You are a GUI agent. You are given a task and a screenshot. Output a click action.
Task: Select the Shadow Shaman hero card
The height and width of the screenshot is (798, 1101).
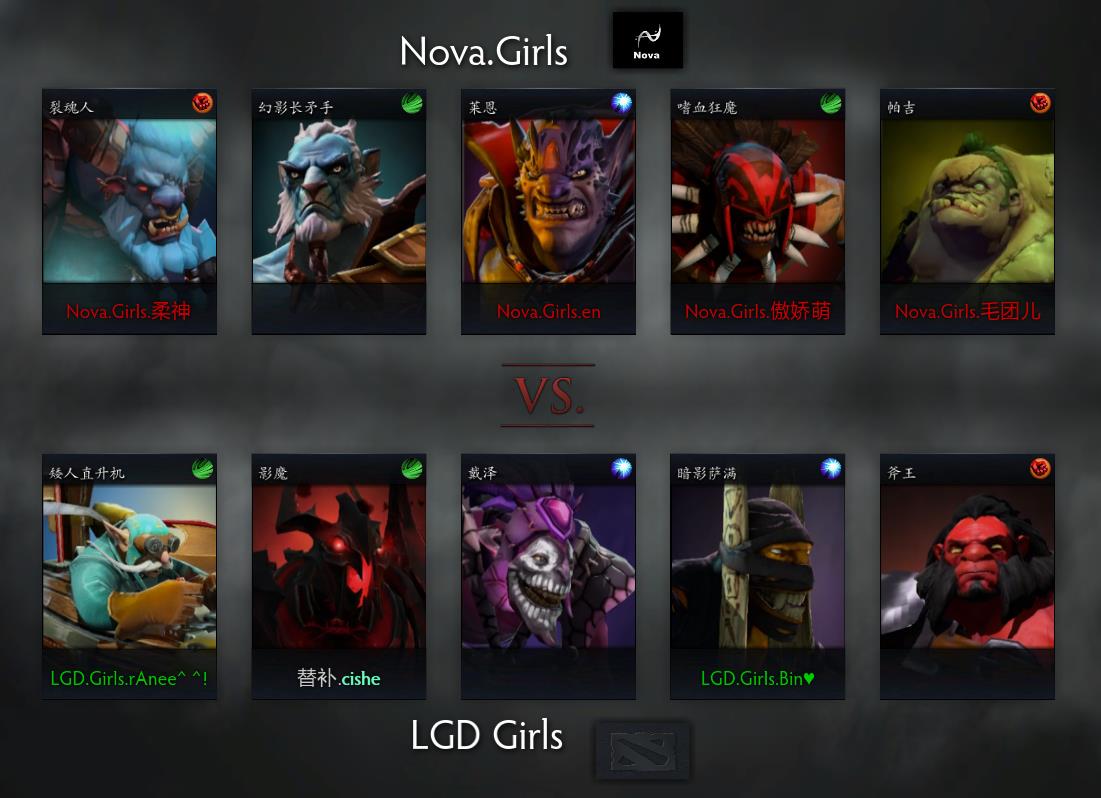757,576
